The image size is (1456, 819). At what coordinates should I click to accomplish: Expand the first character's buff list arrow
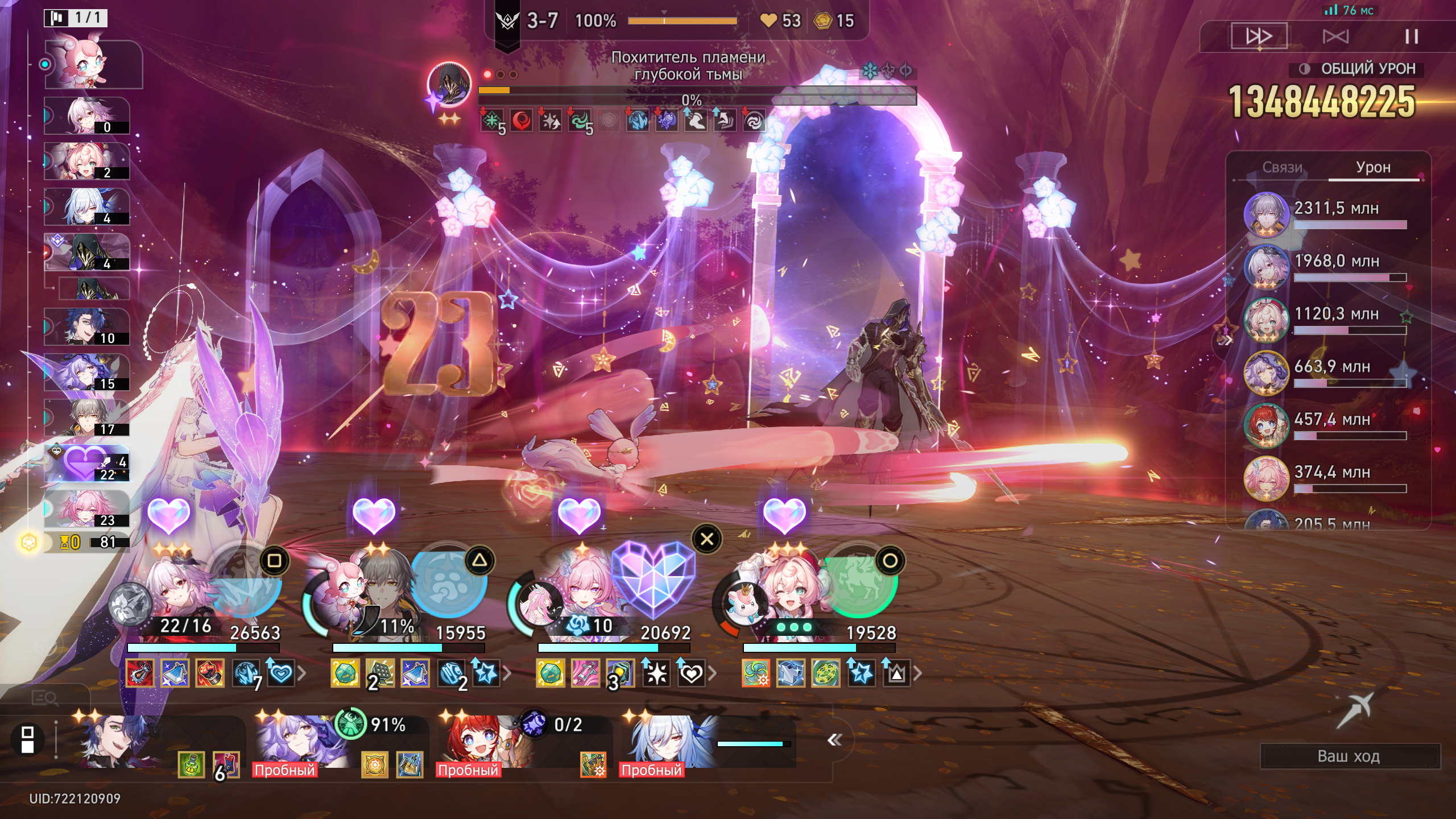coord(302,674)
